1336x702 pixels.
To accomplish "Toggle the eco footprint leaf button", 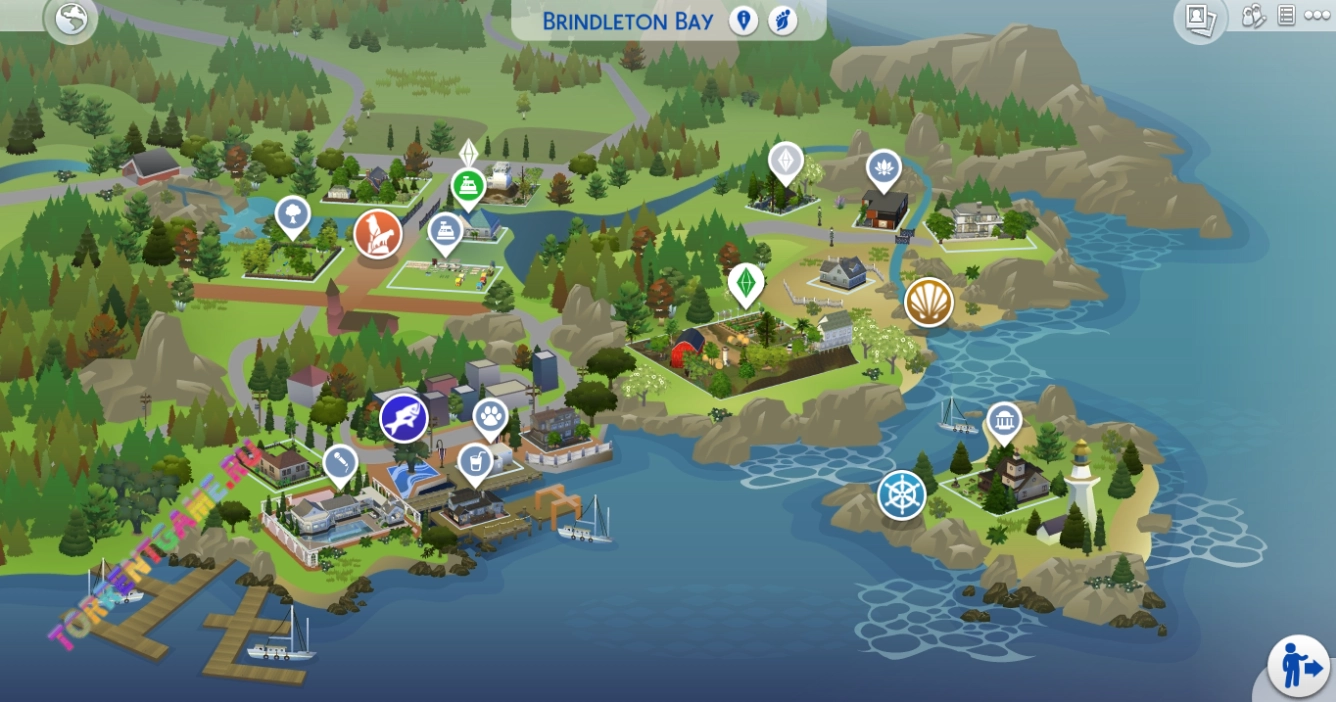I will pos(782,21).
